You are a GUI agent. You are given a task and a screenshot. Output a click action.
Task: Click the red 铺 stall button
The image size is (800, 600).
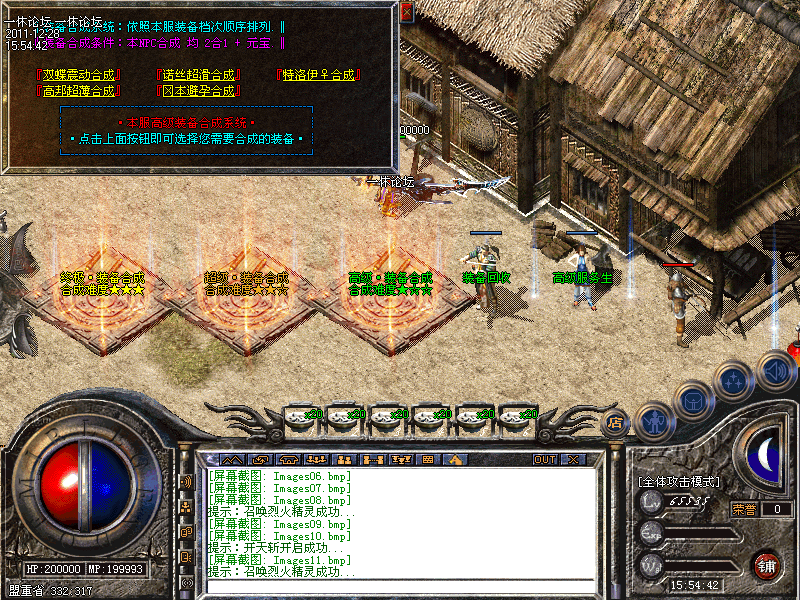pyautogui.click(x=767, y=565)
